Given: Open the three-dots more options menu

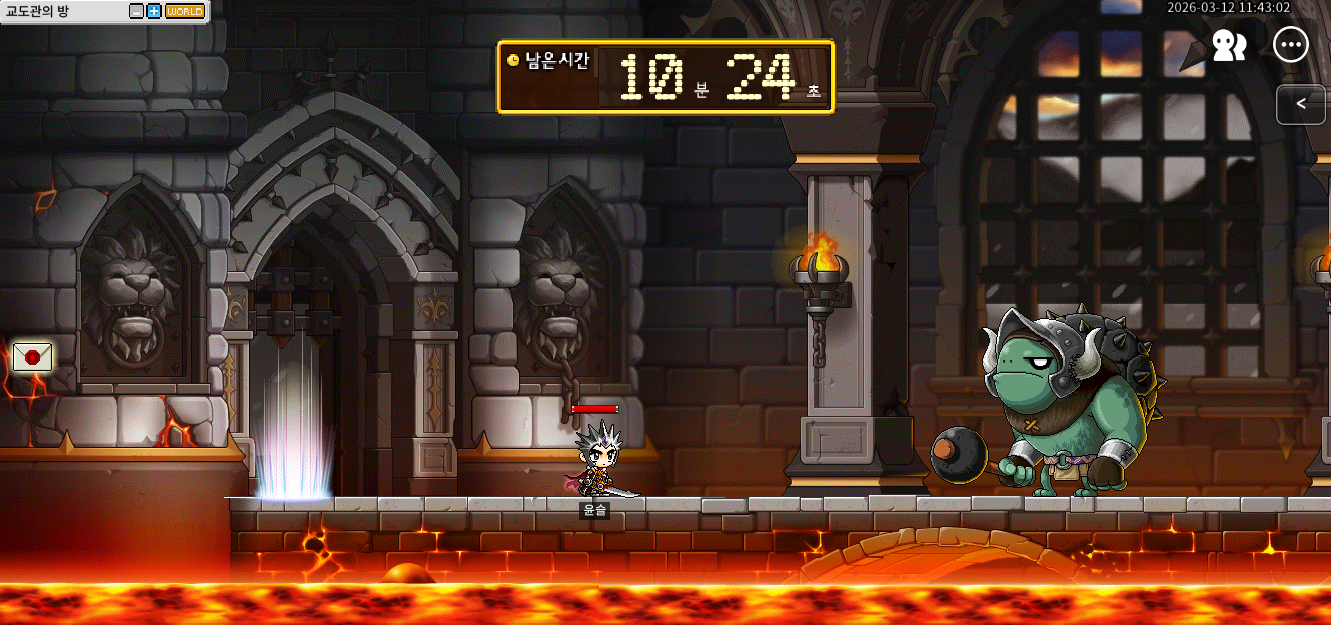Looking at the screenshot, I should (1291, 45).
